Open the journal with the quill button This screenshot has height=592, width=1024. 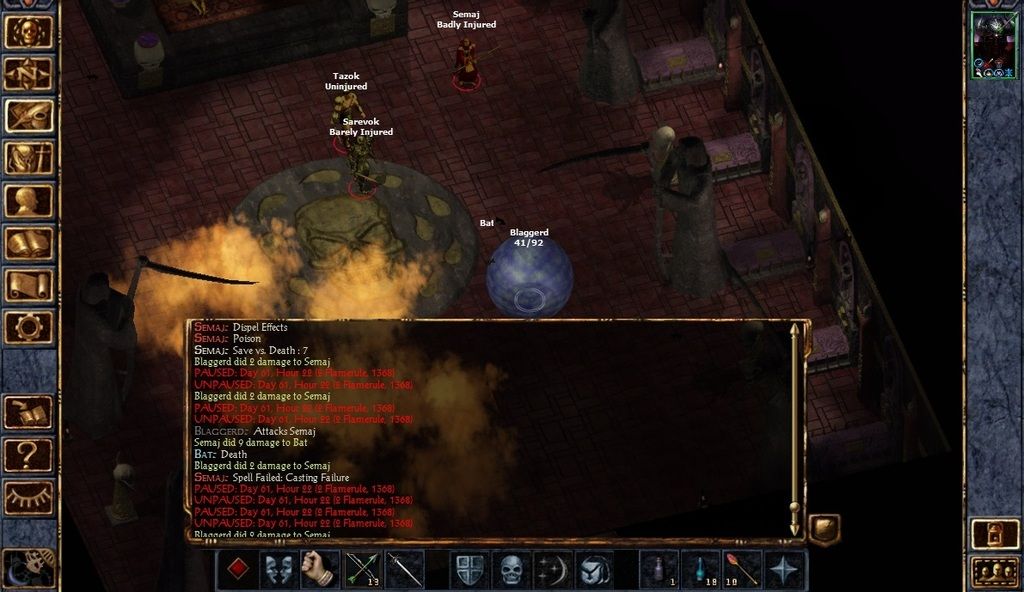(x=29, y=115)
